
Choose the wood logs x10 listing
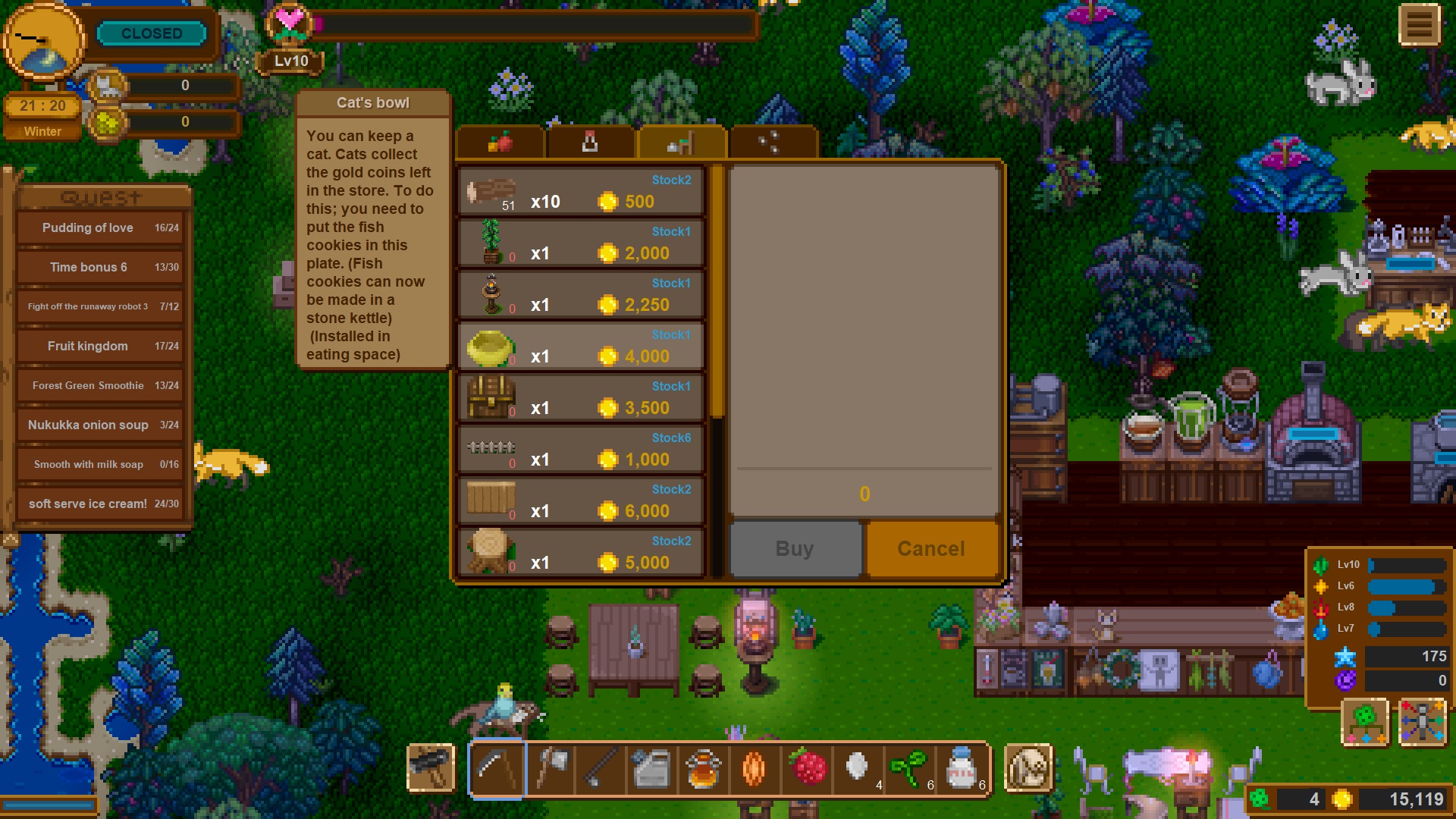(x=581, y=192)
